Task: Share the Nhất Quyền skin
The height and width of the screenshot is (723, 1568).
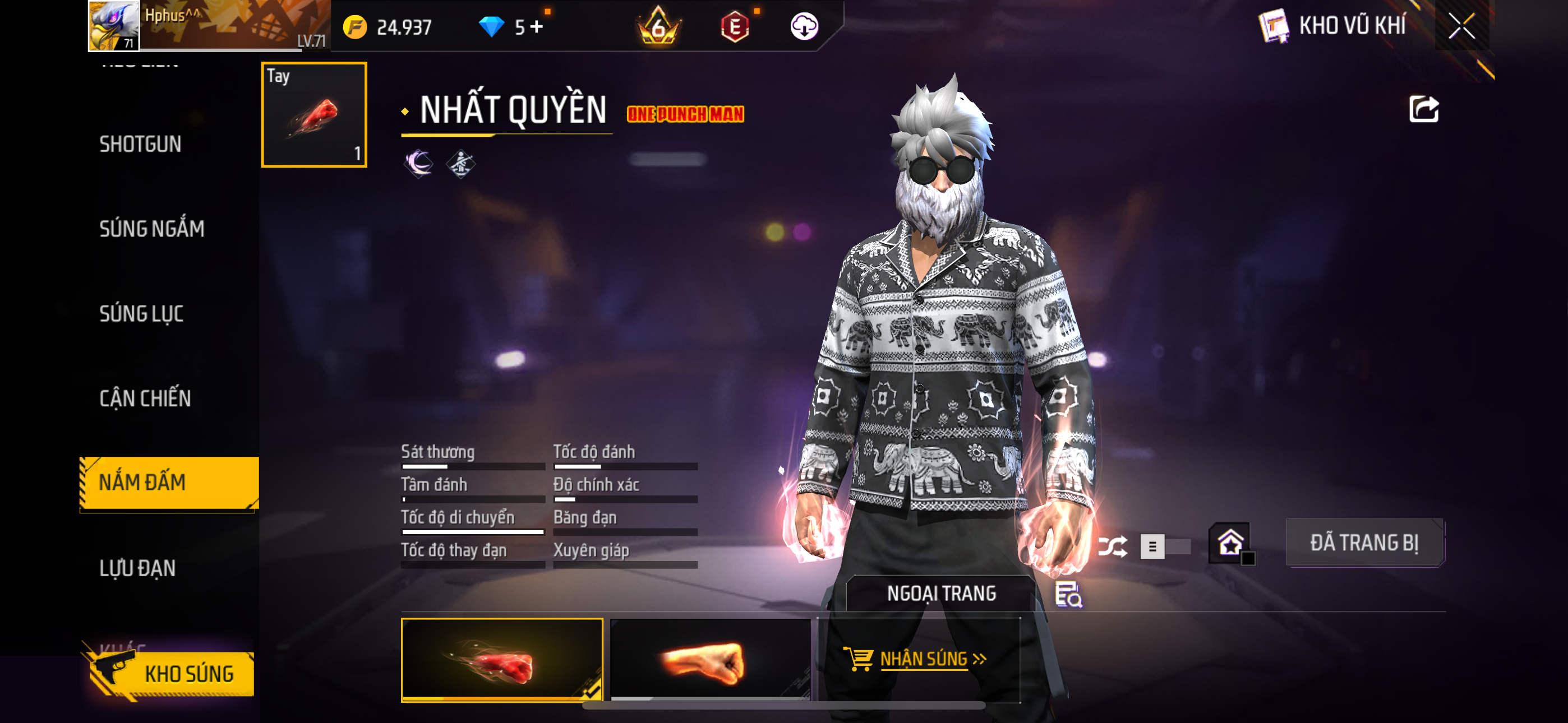Action: click(1423, 110)
